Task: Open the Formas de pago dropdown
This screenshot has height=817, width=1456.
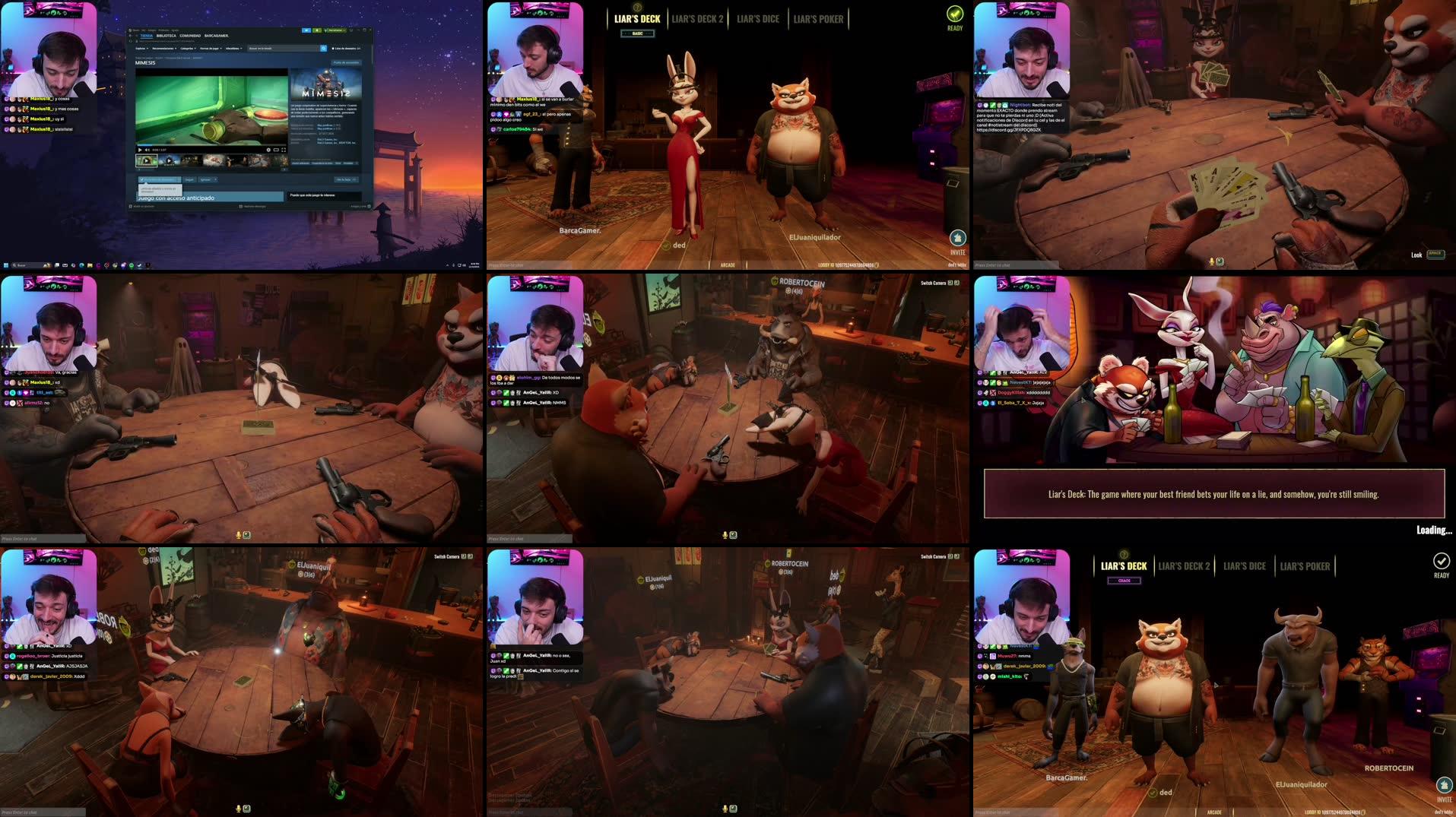Action: 211,49
